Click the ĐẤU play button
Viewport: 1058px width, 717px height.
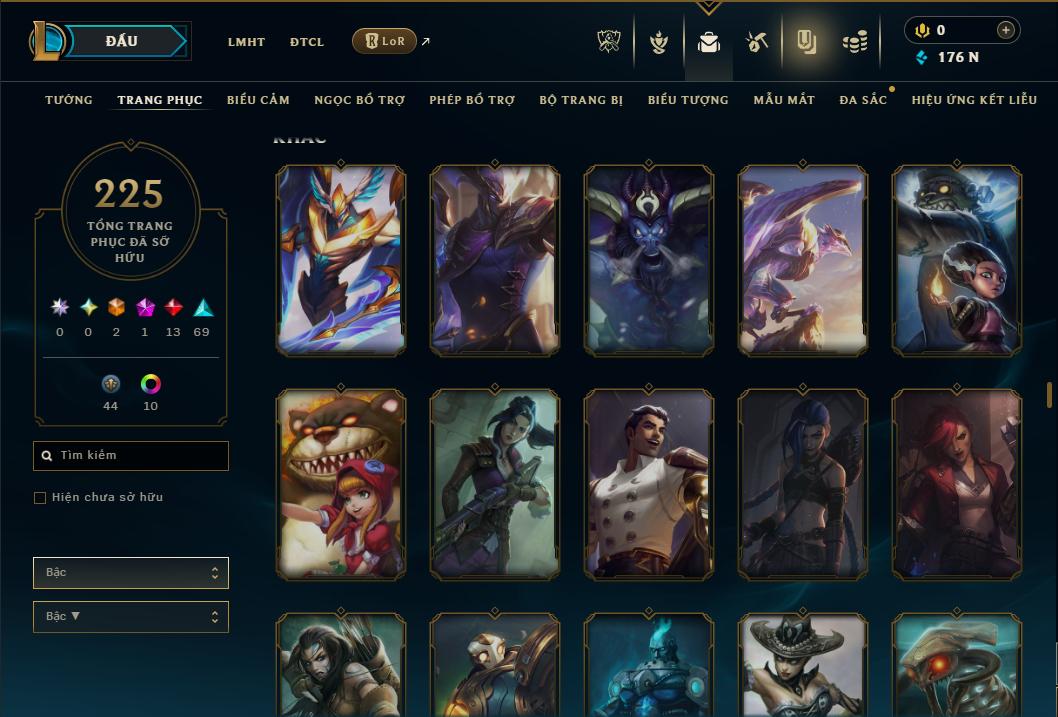[122, 41]
